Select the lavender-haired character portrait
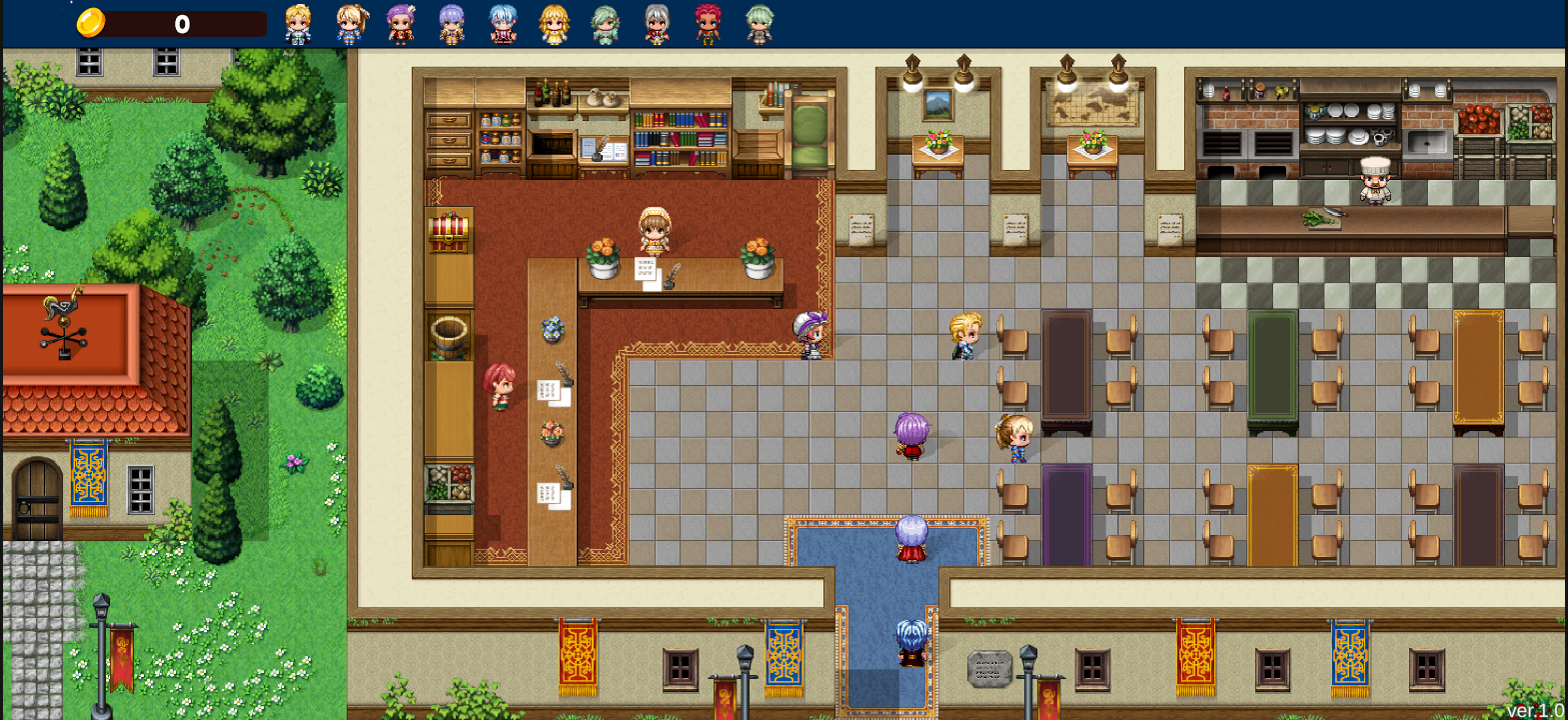This screenshot has height=720, width=1568. pyautogui.click(x=452, y=24)
